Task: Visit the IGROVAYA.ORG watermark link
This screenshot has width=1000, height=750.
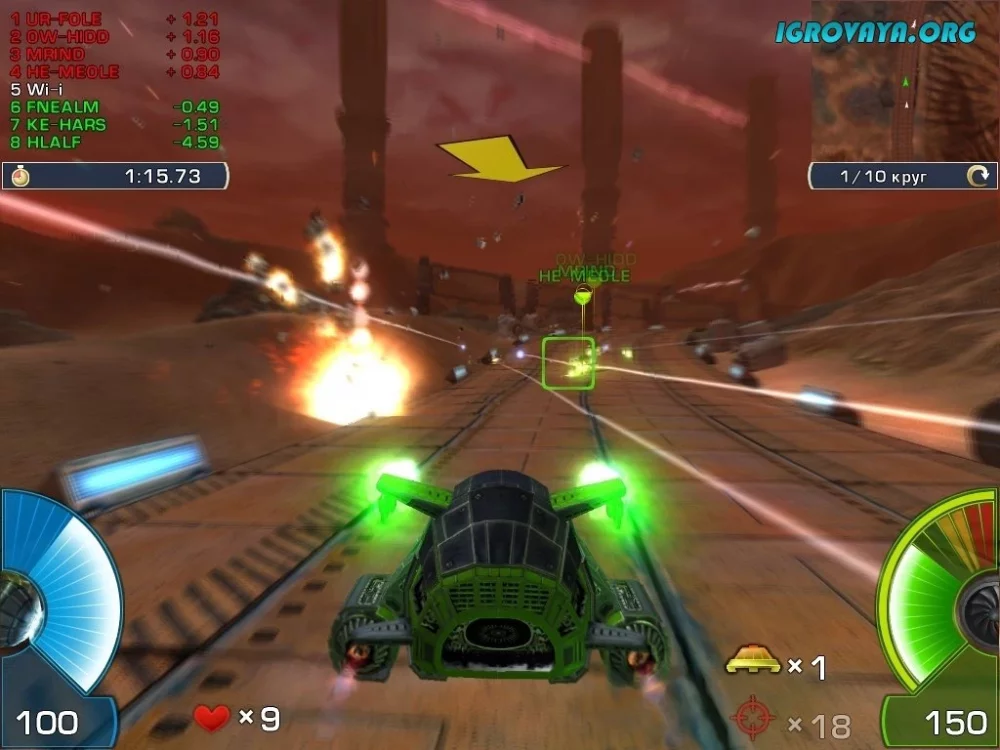Action: 875,32
